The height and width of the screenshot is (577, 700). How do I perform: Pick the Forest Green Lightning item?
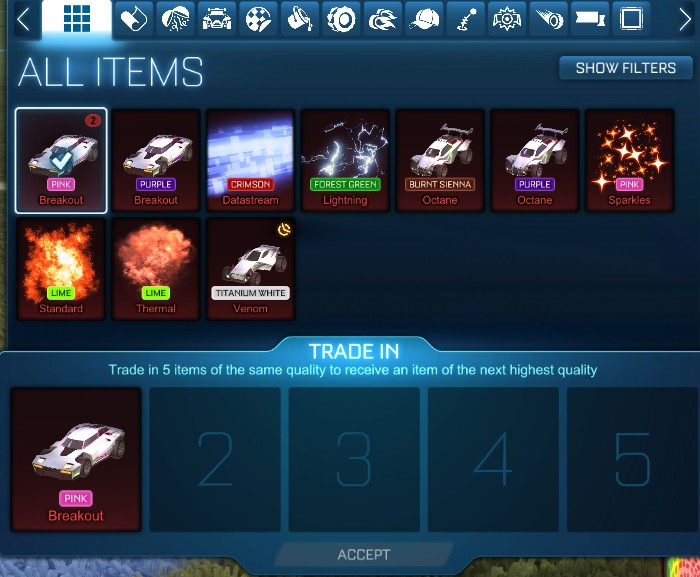coord(345,160)
